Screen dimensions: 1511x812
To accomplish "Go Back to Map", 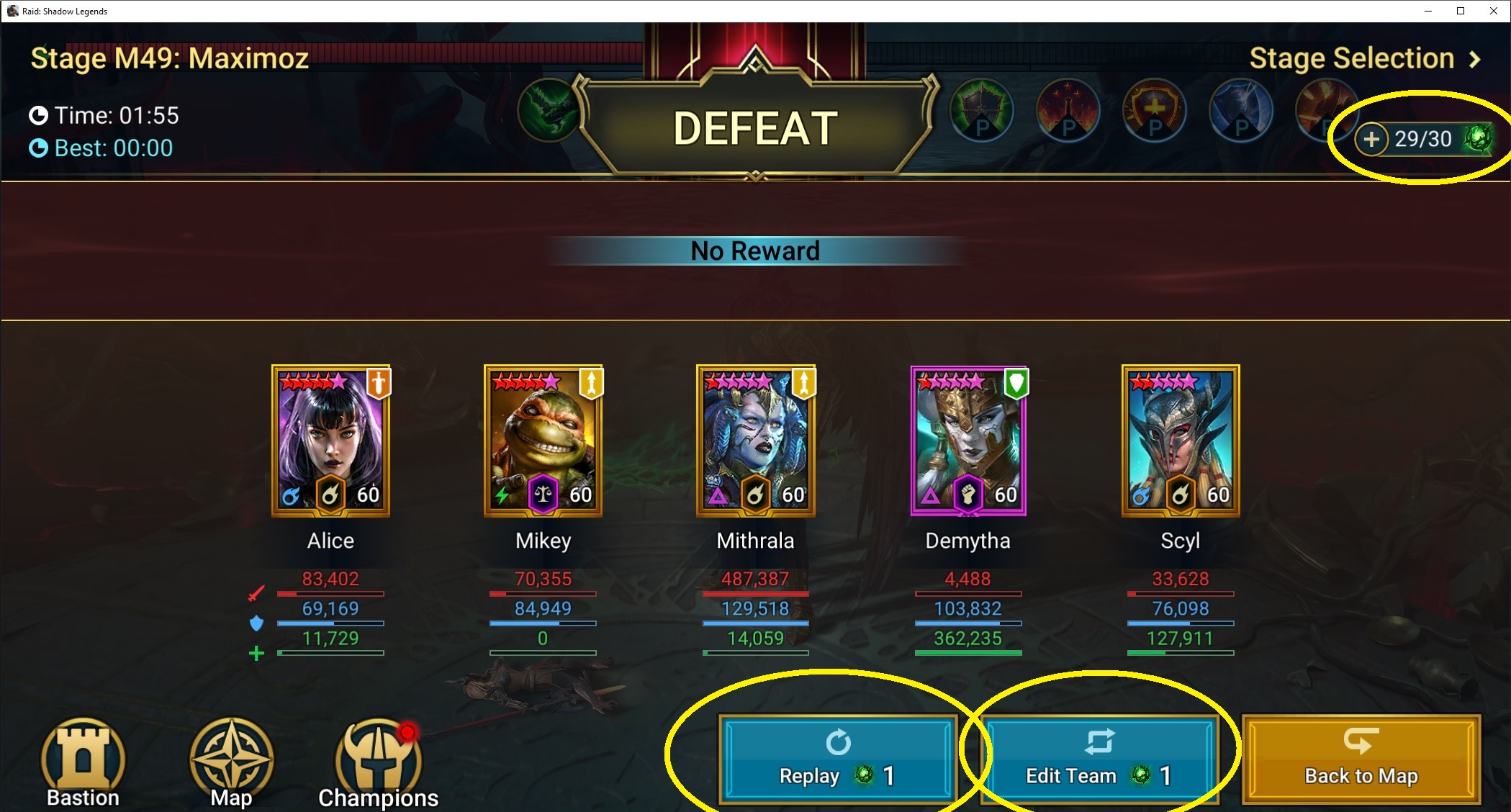I will [x=1361, y=759].
